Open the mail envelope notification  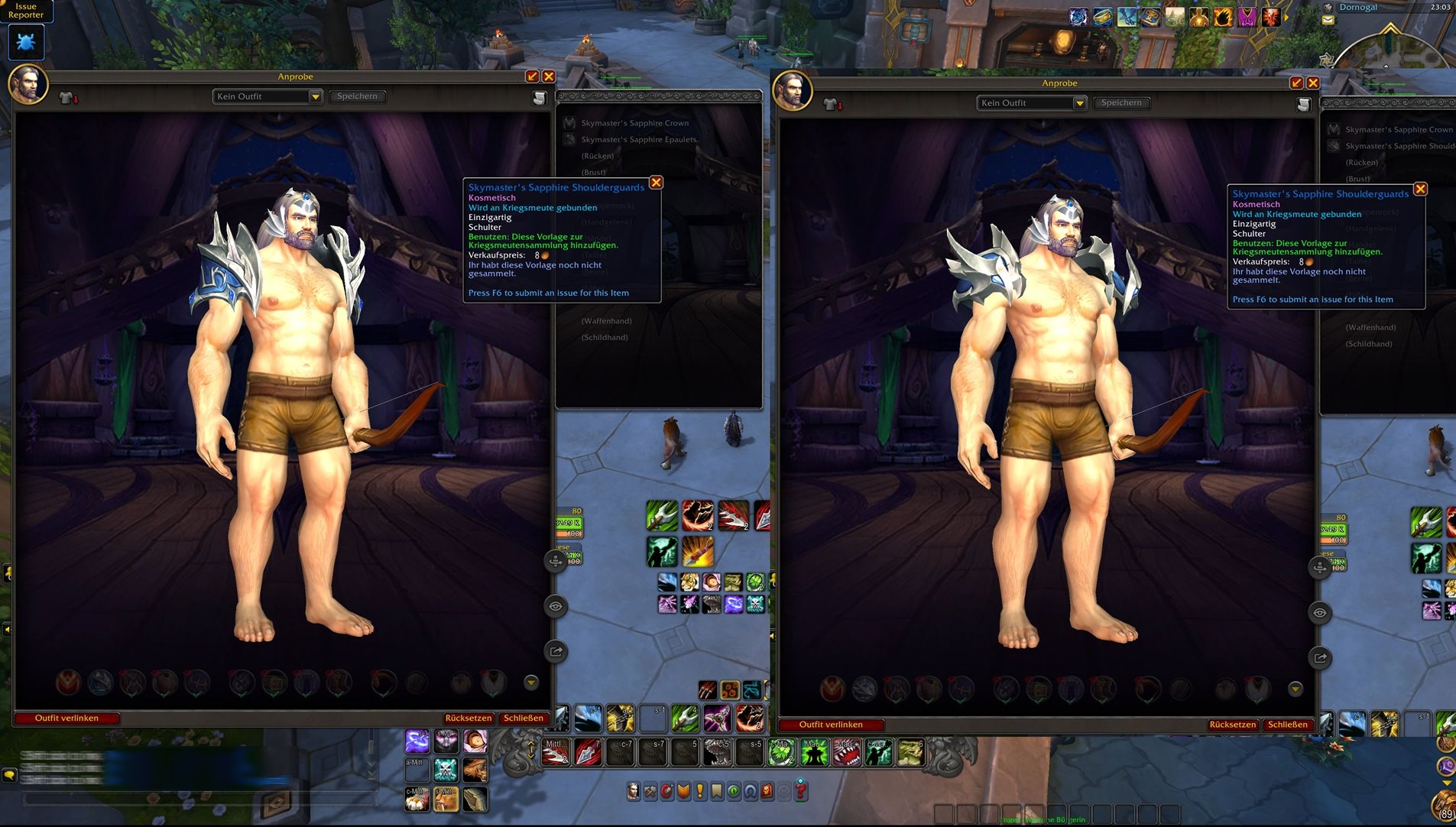(1328, 21)
